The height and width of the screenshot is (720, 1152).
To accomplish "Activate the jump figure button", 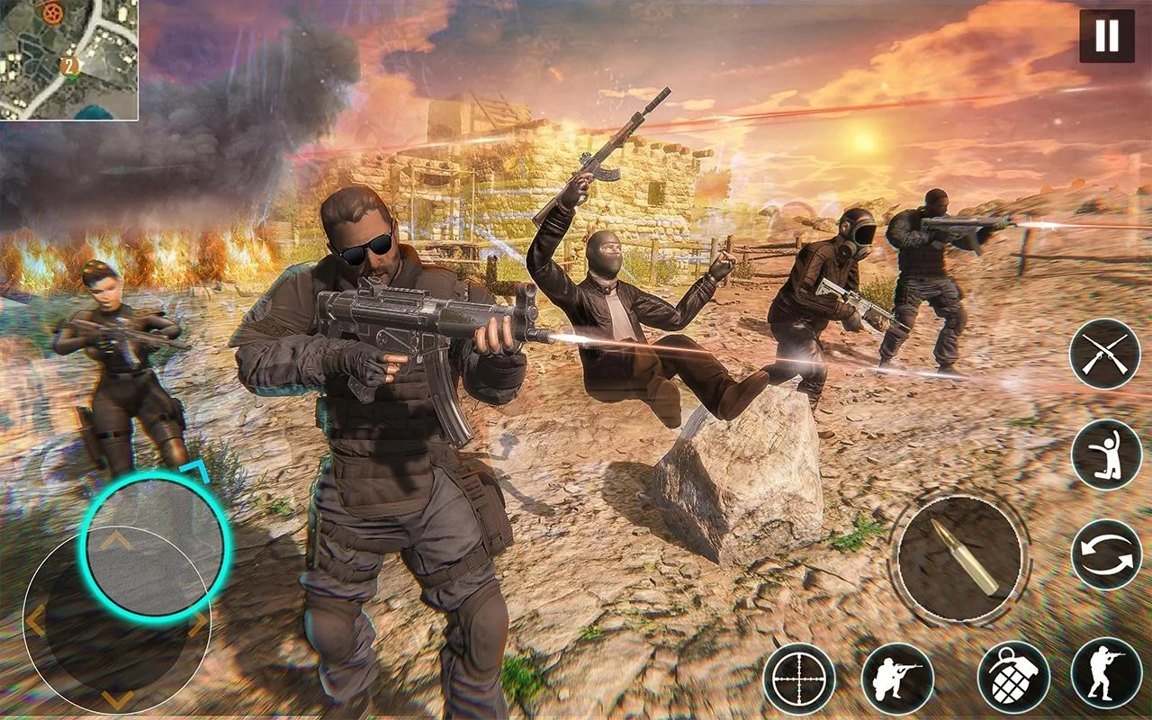I will pos(1106,455).
